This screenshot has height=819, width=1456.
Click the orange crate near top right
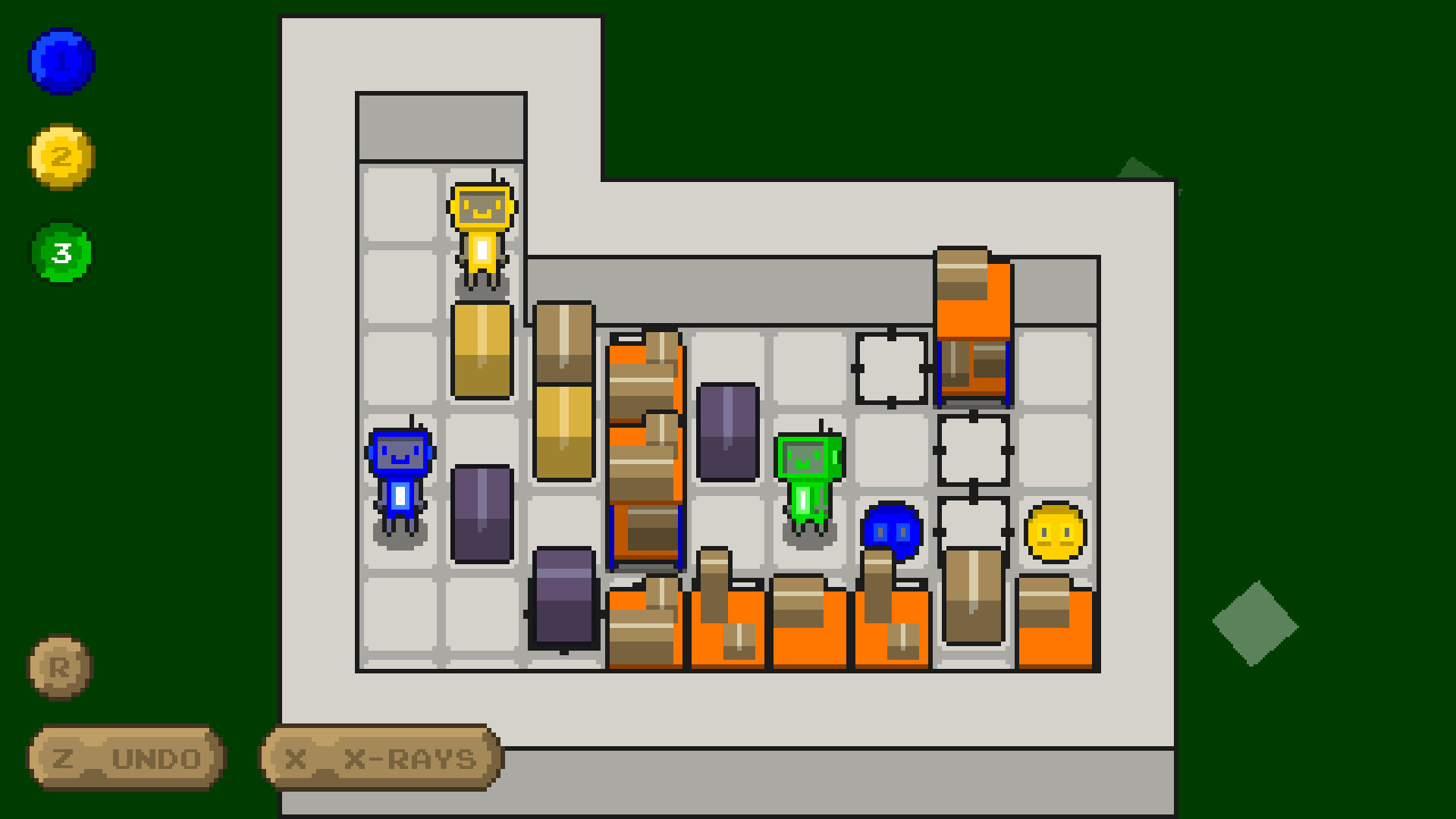point(974,296)
